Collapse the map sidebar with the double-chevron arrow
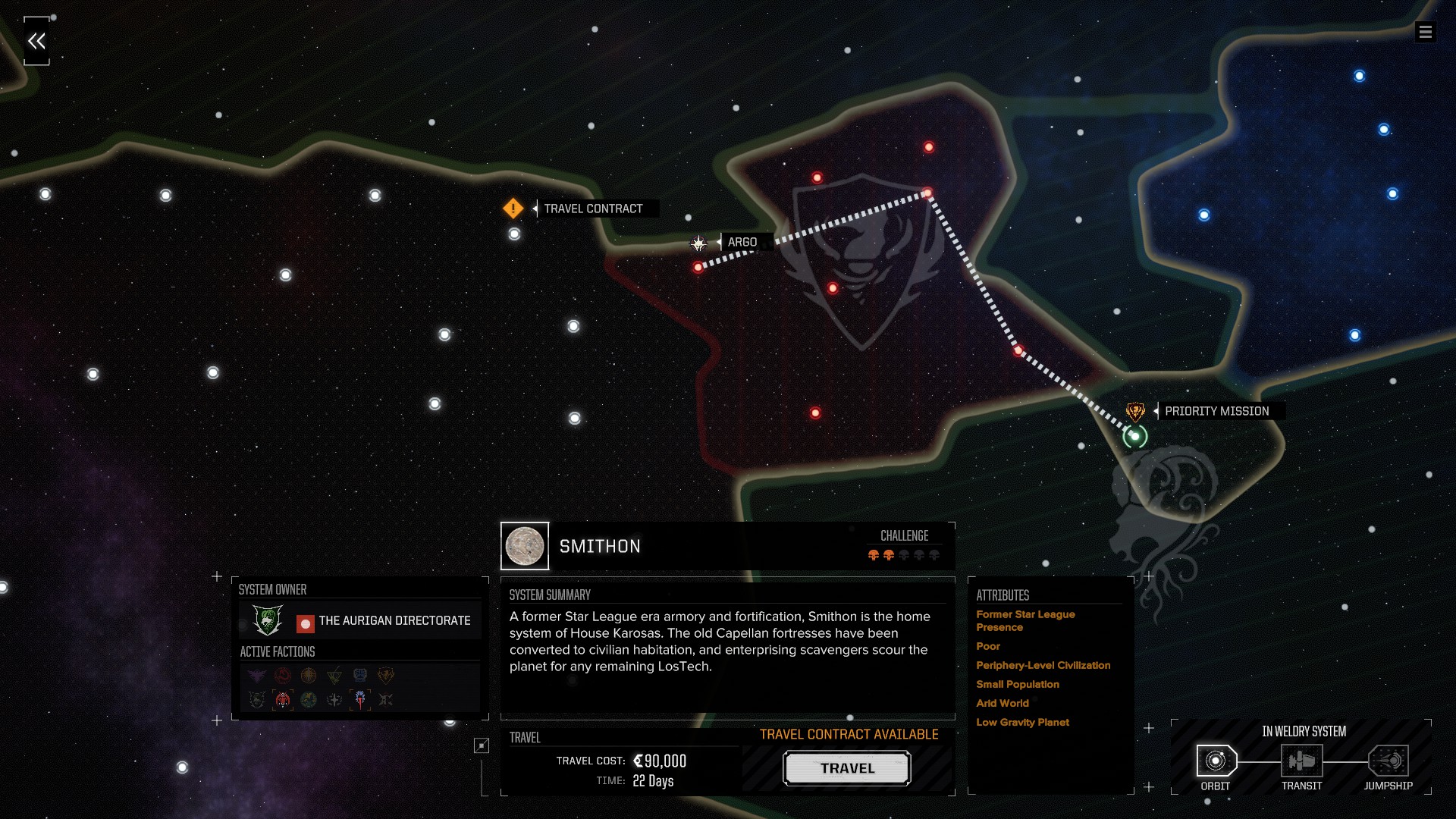The height and width of the screenshot is (819, 1456). (x=36, y=39)
